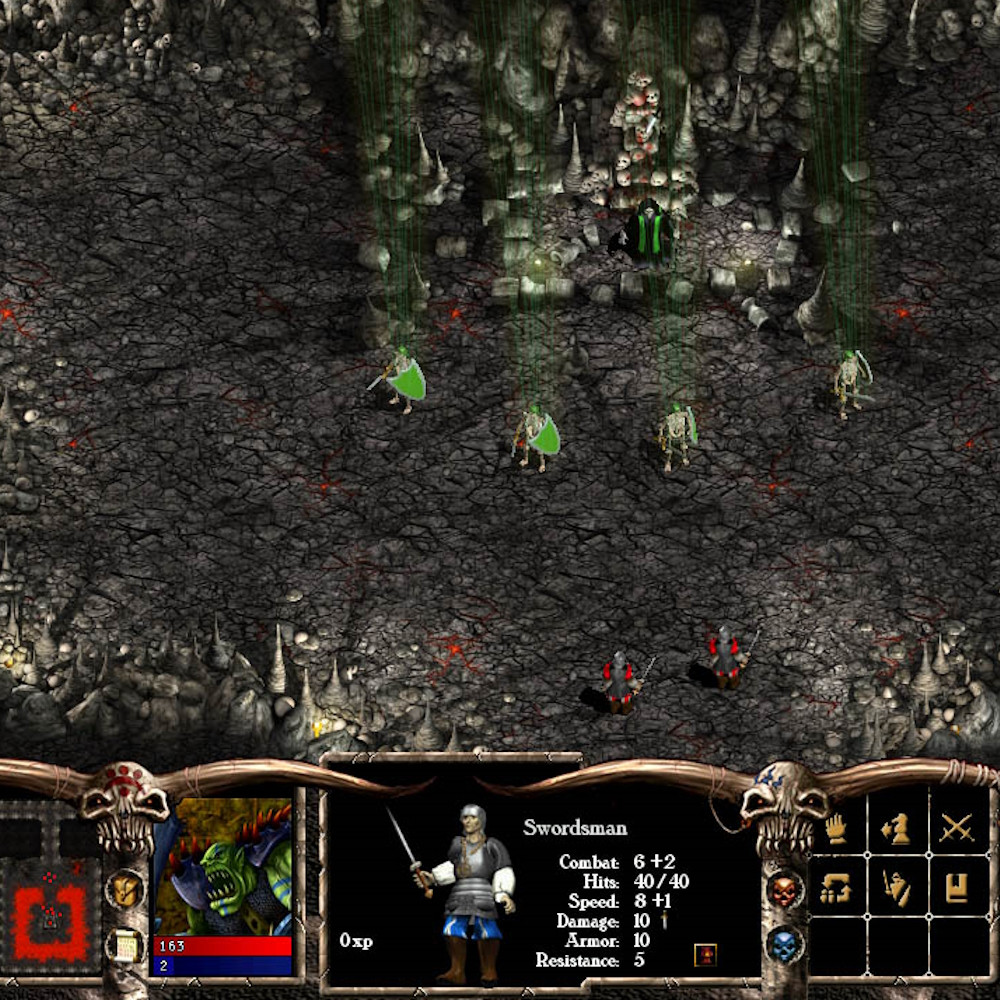Choose the looping arrows patrol command
The width and height of the screenshot is (1000, 1000).
point(836,887)
